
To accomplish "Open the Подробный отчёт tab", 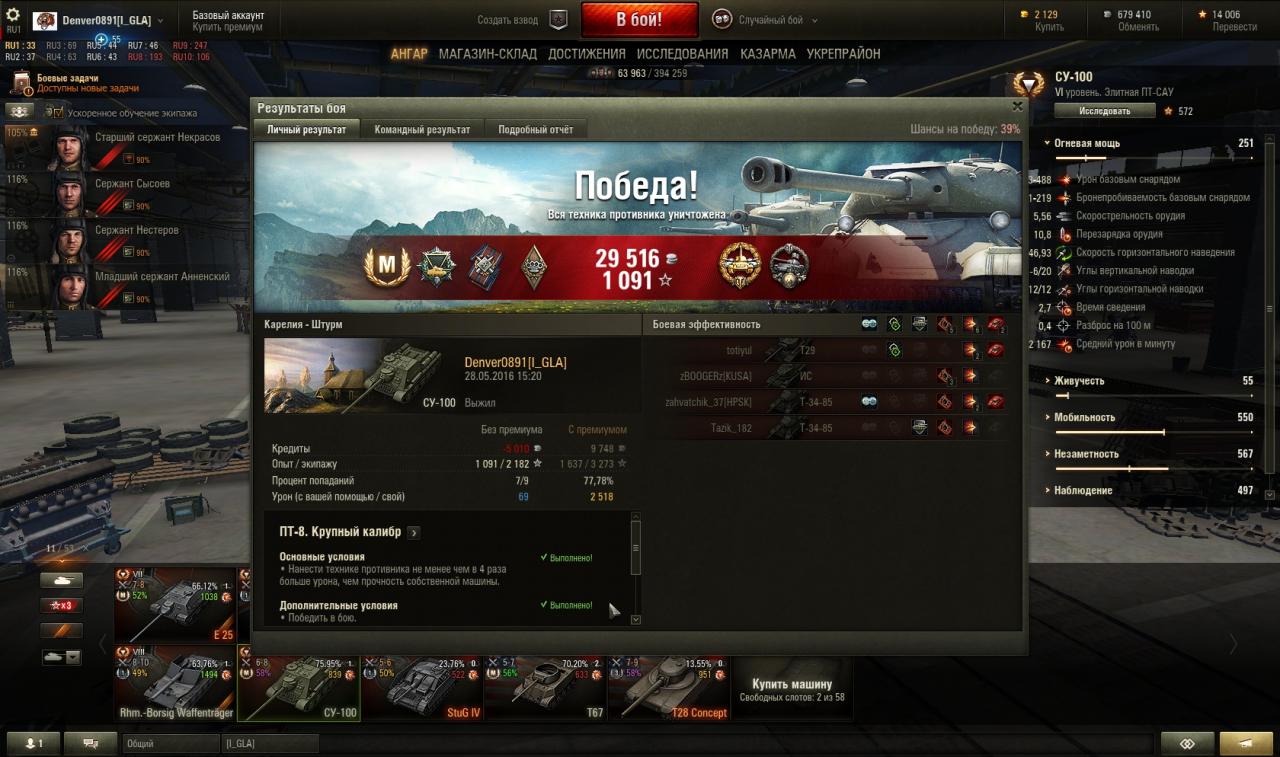I will 535,130.
